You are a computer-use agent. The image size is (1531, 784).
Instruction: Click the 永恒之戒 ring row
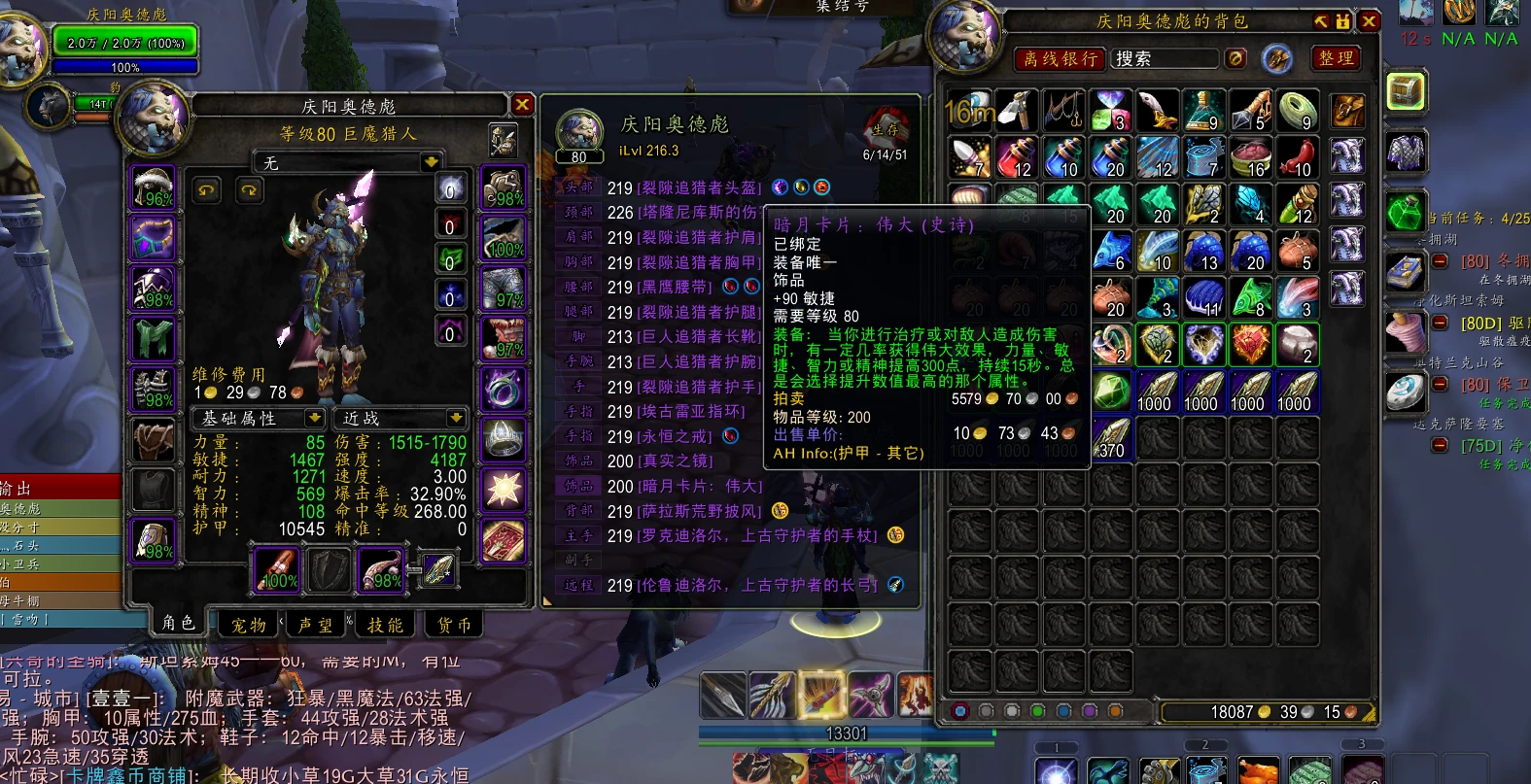point(680,436)
